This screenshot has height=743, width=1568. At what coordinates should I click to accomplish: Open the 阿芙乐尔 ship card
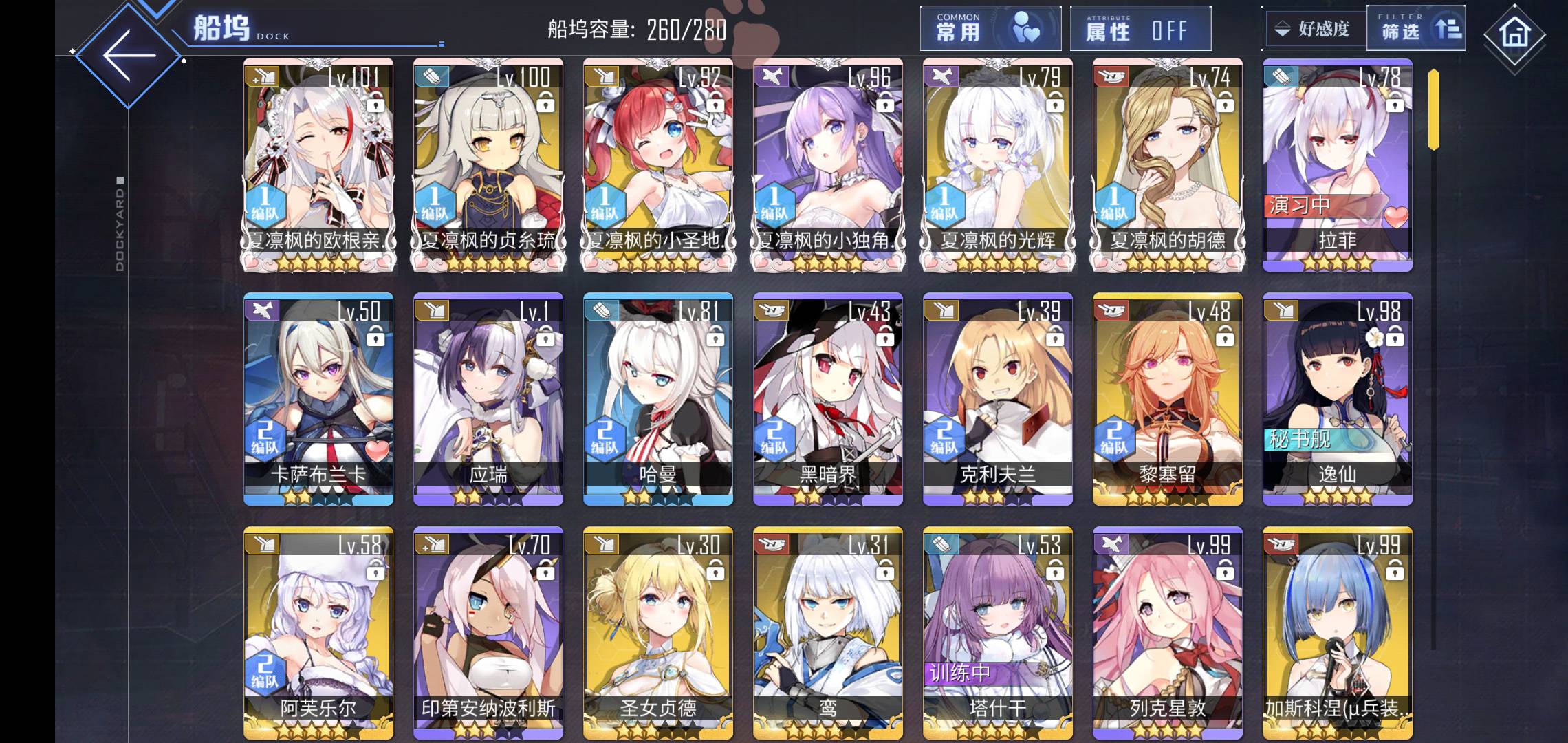318,633
